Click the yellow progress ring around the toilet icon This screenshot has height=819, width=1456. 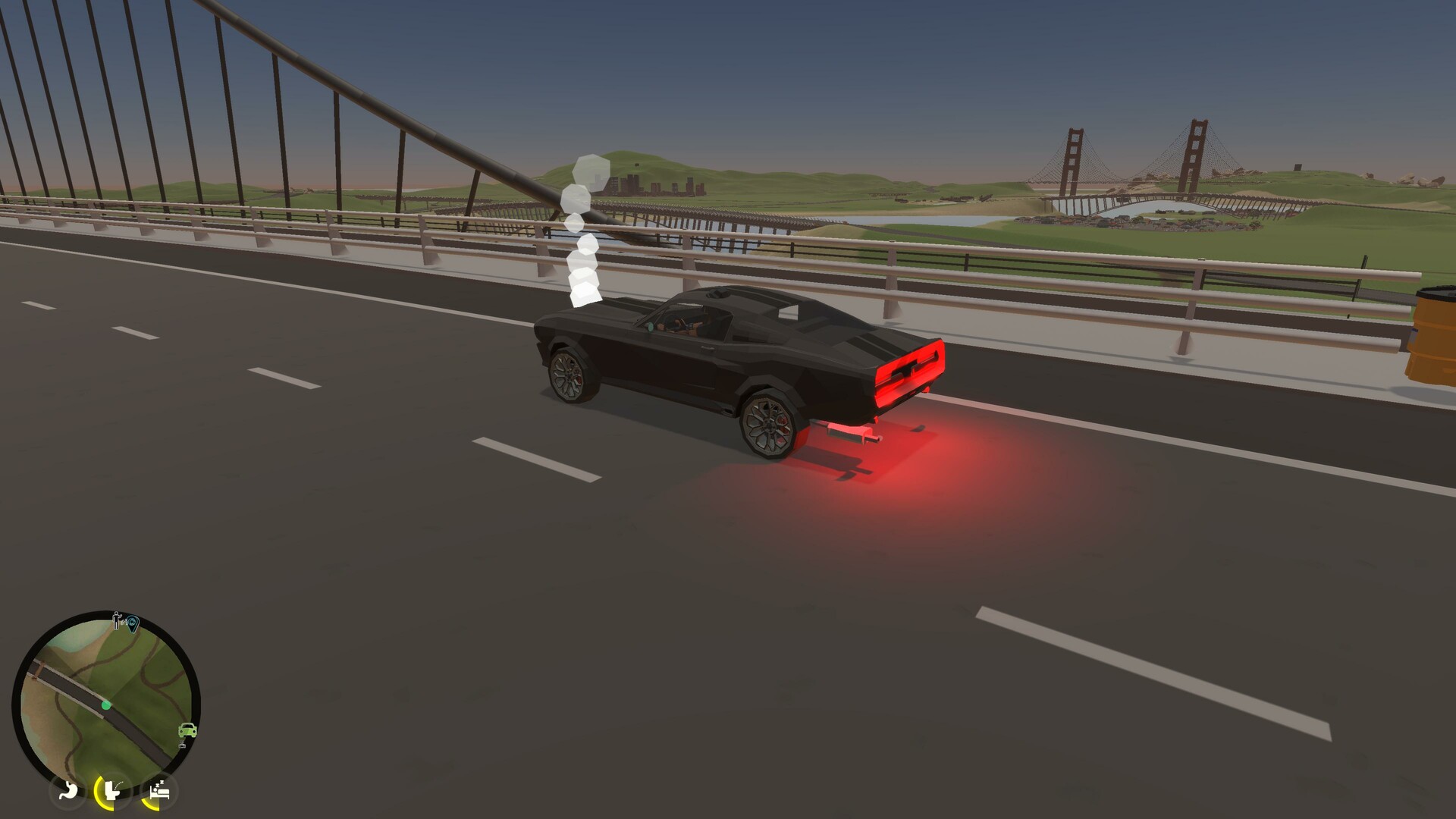pos(99,796)
